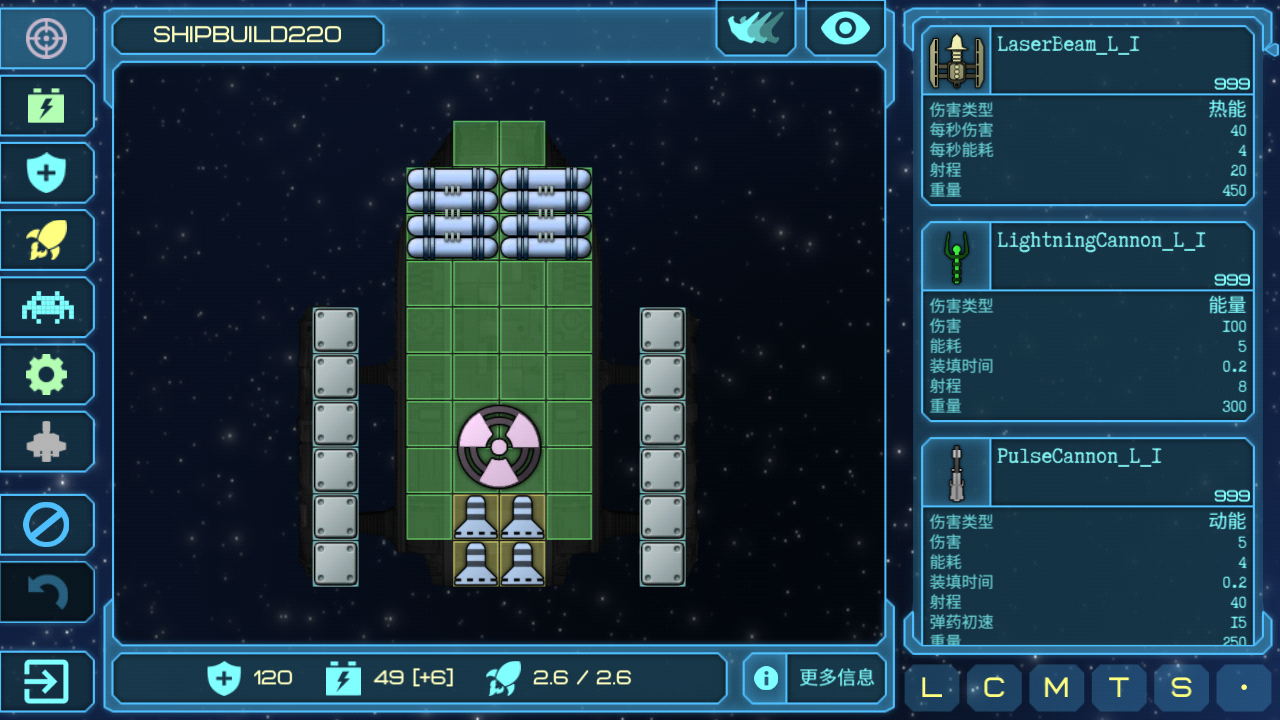The image size is (1280, 720).
Task: Undo the last build action
Action: click(x=47, y=592)
